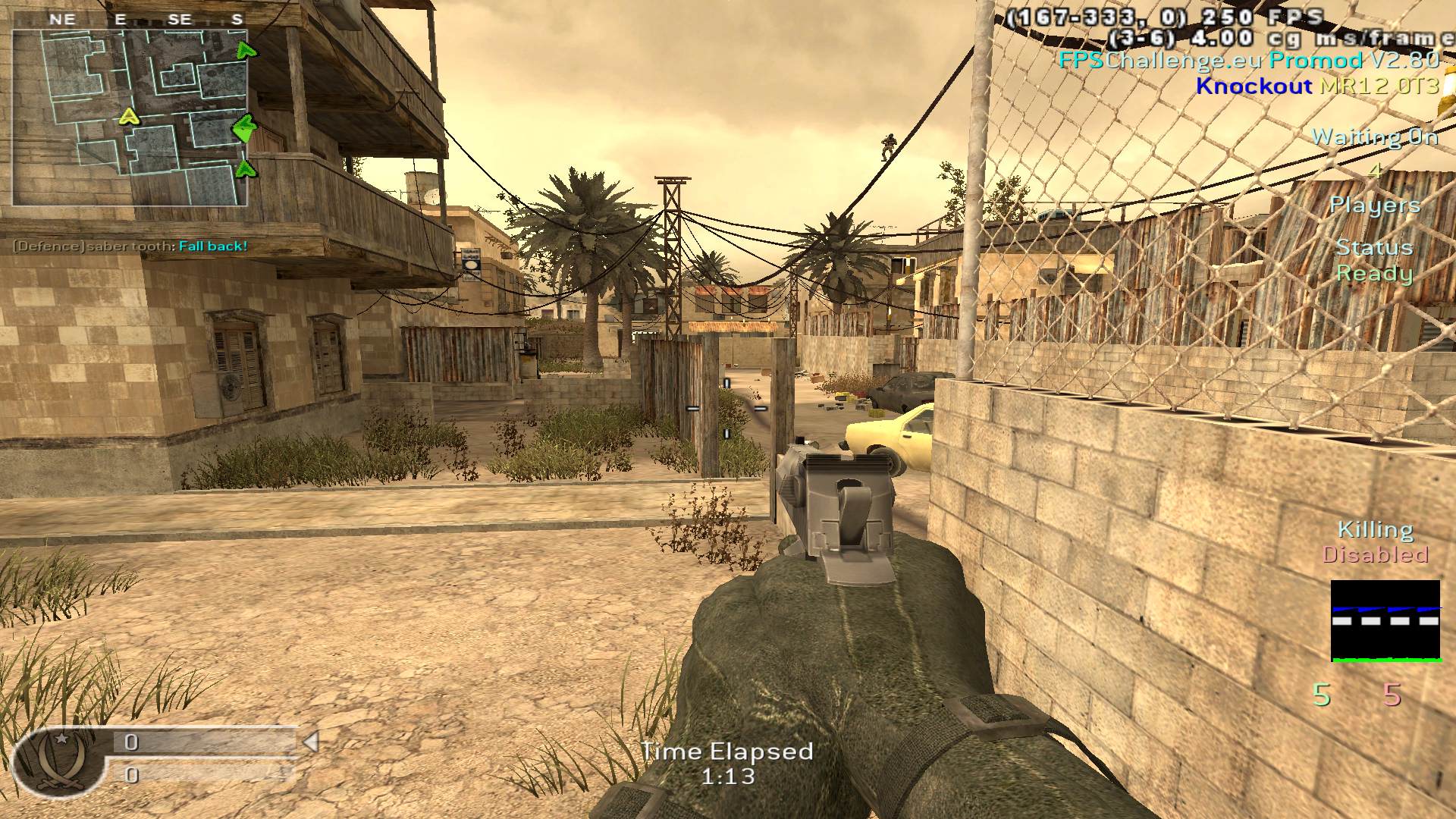Select saber tooth's "Fall back!" chat message

coord(130,246)
